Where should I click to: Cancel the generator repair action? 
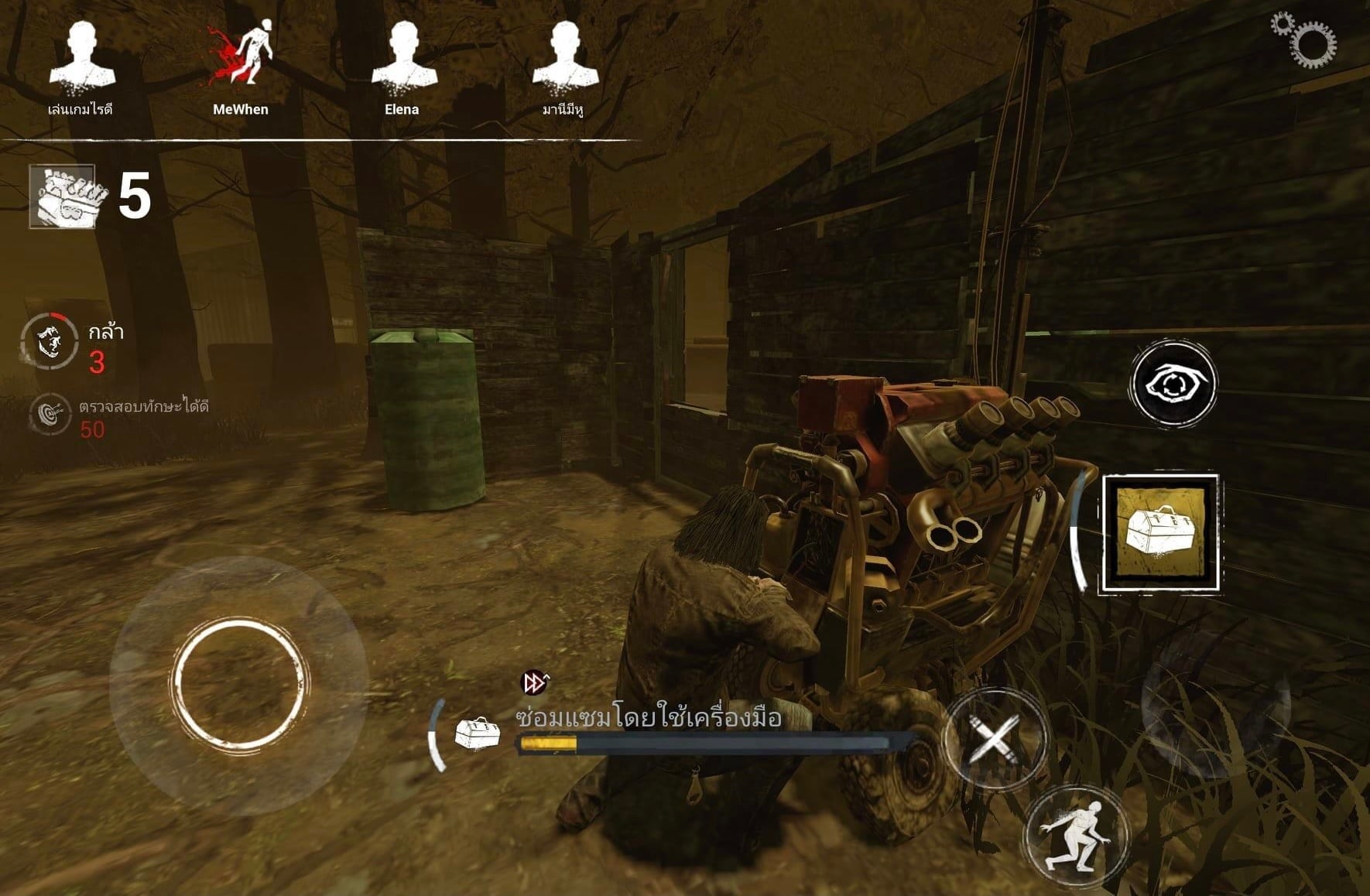click(994, 739)
